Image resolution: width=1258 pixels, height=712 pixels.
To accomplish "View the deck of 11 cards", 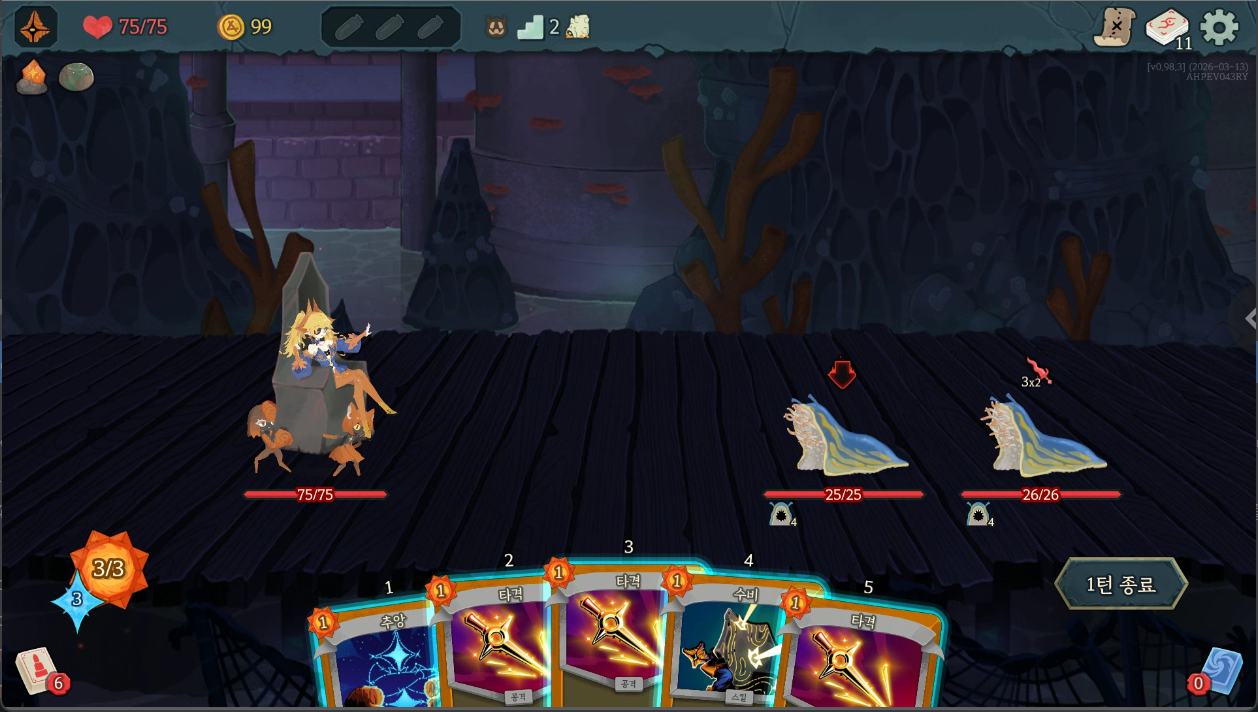I will 1166,27.
